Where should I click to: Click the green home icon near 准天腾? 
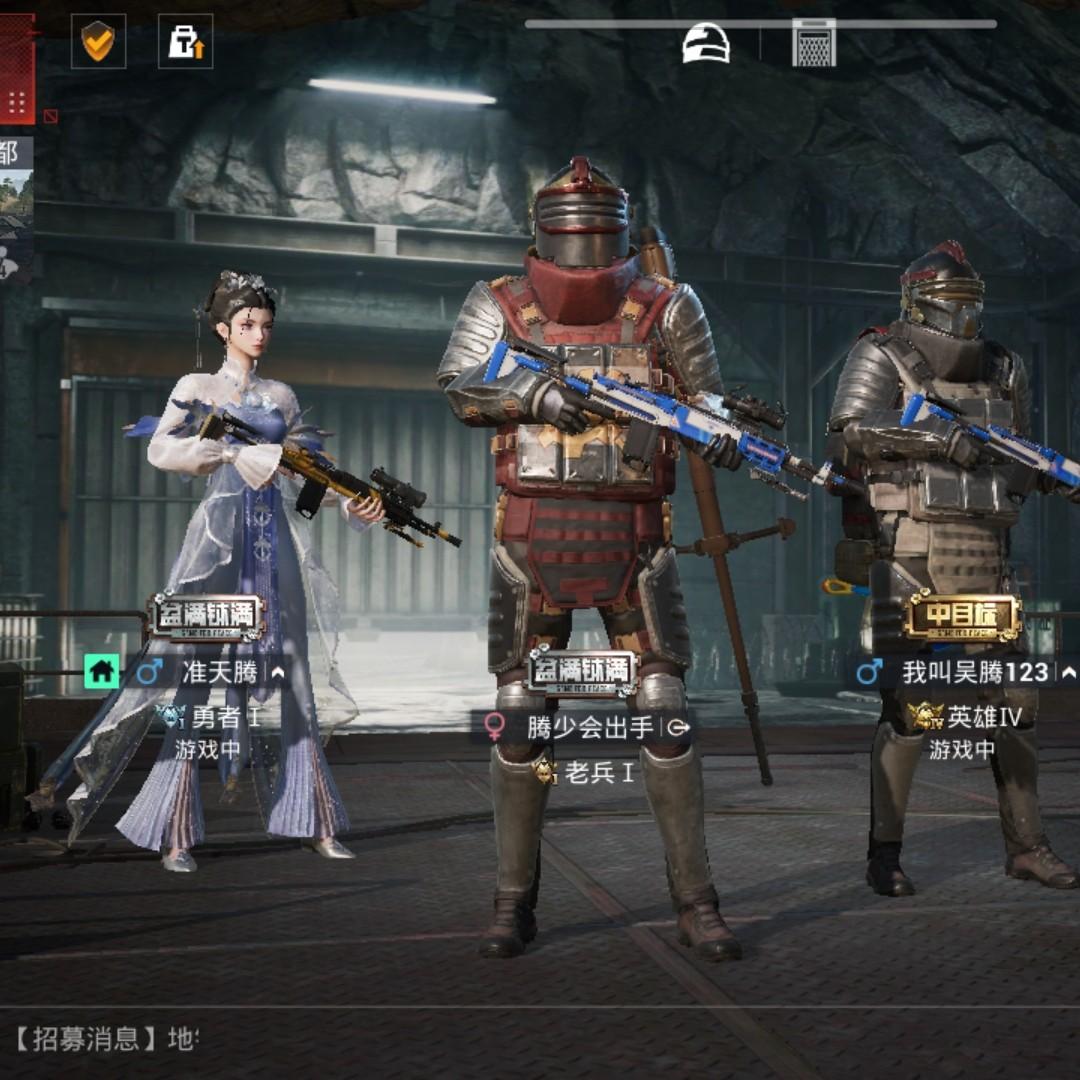(101, 671)
